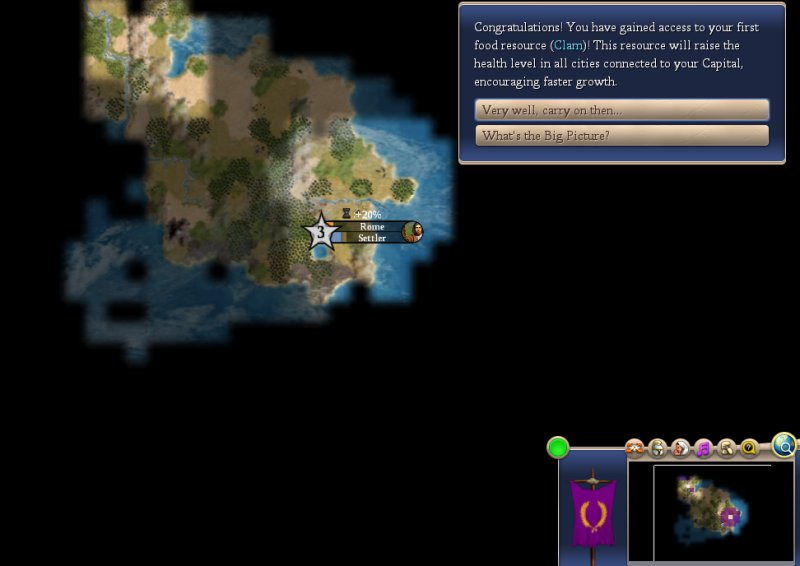This screenshot has width=800, height=566.
Task: Click the blue "Clam" resource link
Action: tap(569, 46)
